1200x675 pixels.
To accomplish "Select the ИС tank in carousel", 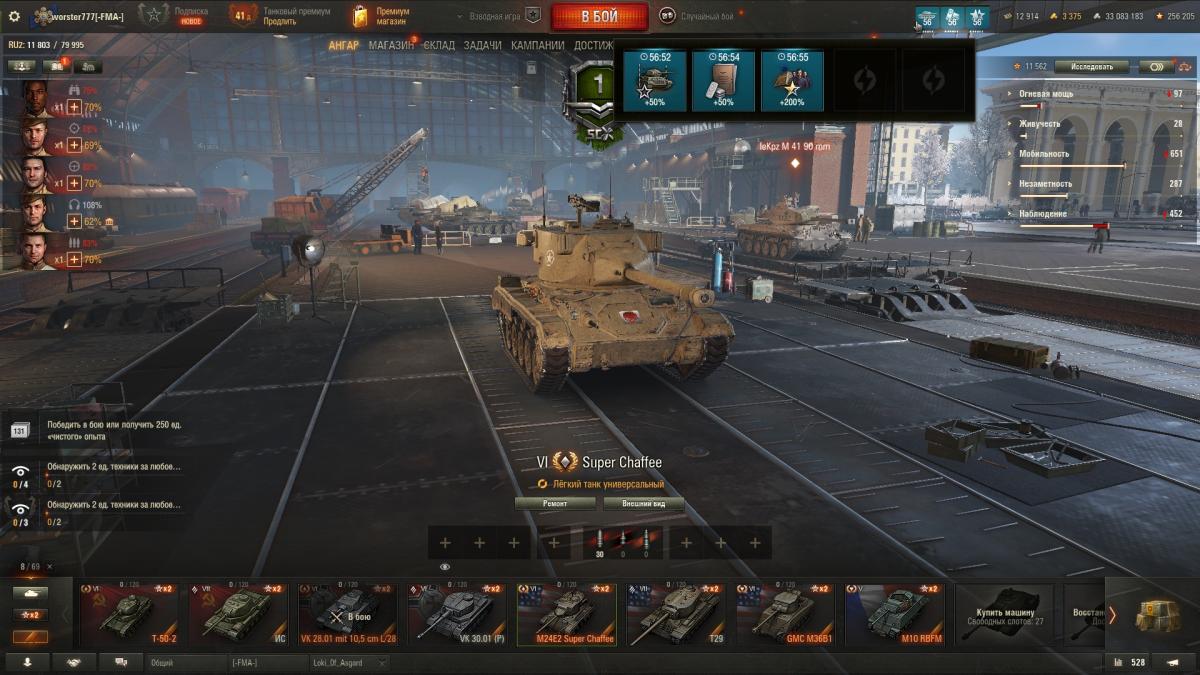I will [x=238, y=614].
